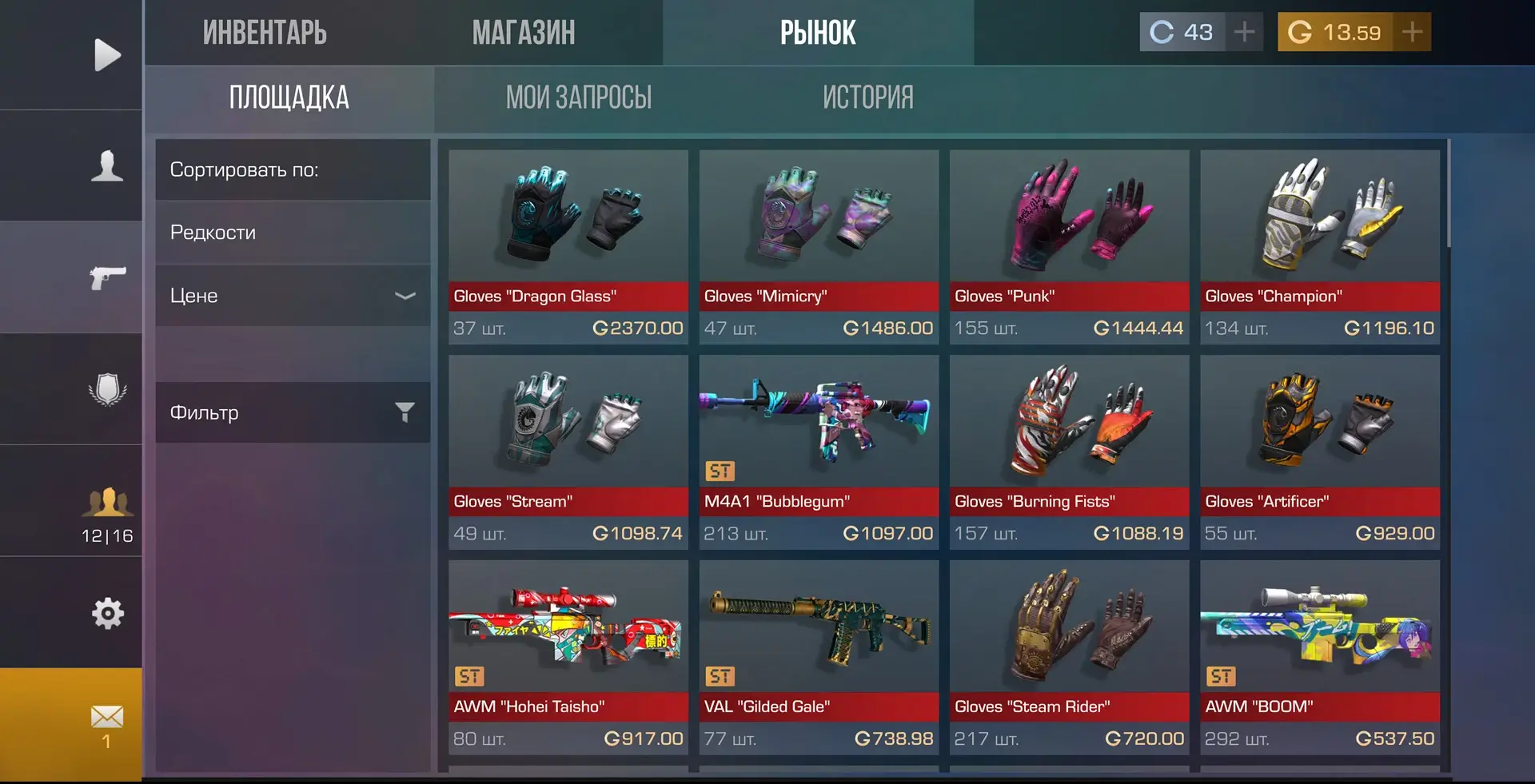Add more silver coins with plus button
1535x784 pixels.
coord(1244,32)
